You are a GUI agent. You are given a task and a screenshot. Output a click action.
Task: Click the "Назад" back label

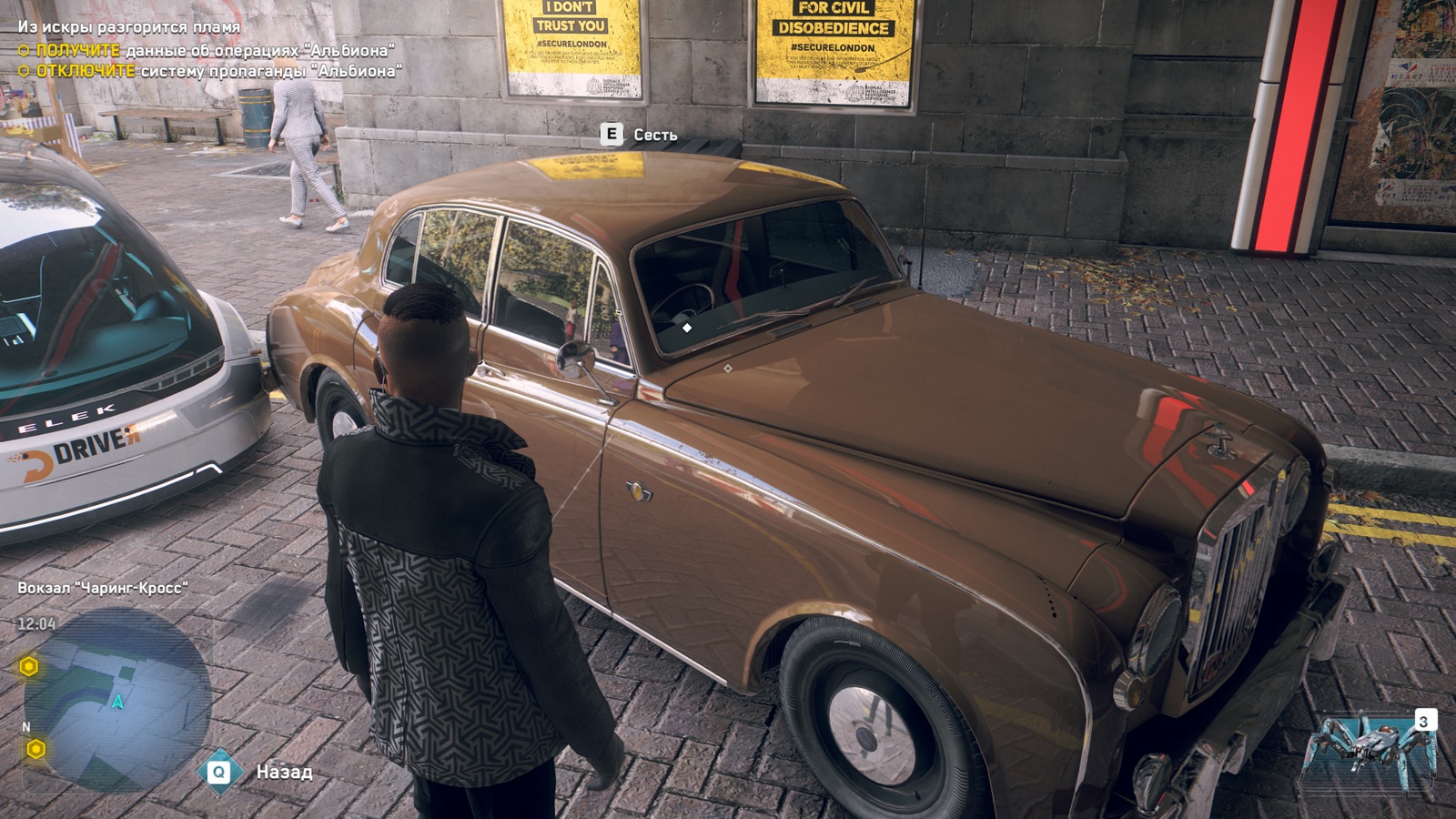(284, 772)
